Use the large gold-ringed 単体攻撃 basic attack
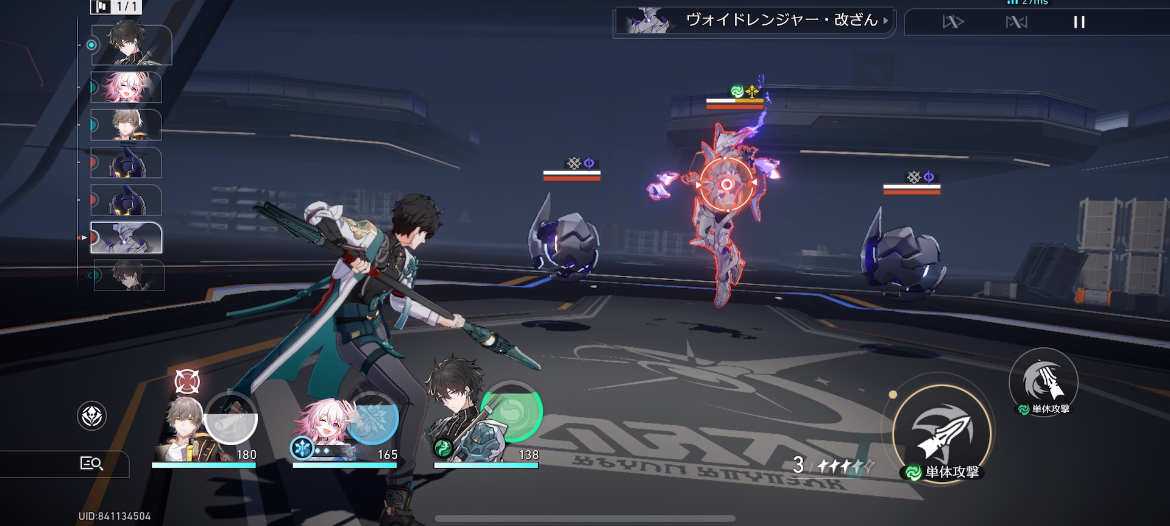Image resolution: width=1170 pixels, height=526 pixels. (x=941, y=427)
